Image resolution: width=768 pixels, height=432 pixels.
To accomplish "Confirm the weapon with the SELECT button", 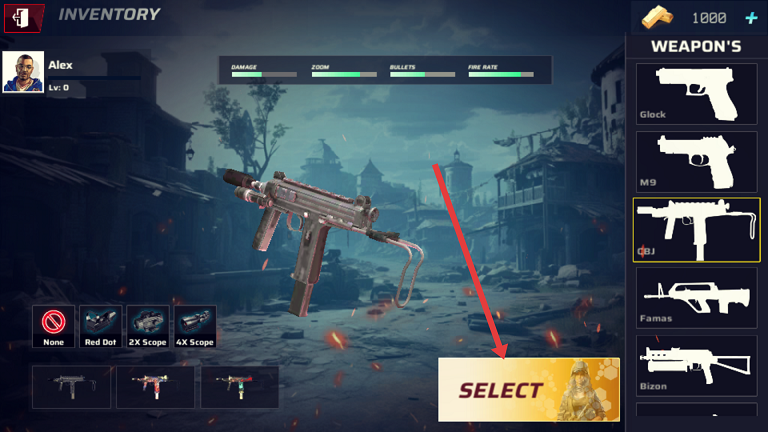I will (x=528, y=389).
